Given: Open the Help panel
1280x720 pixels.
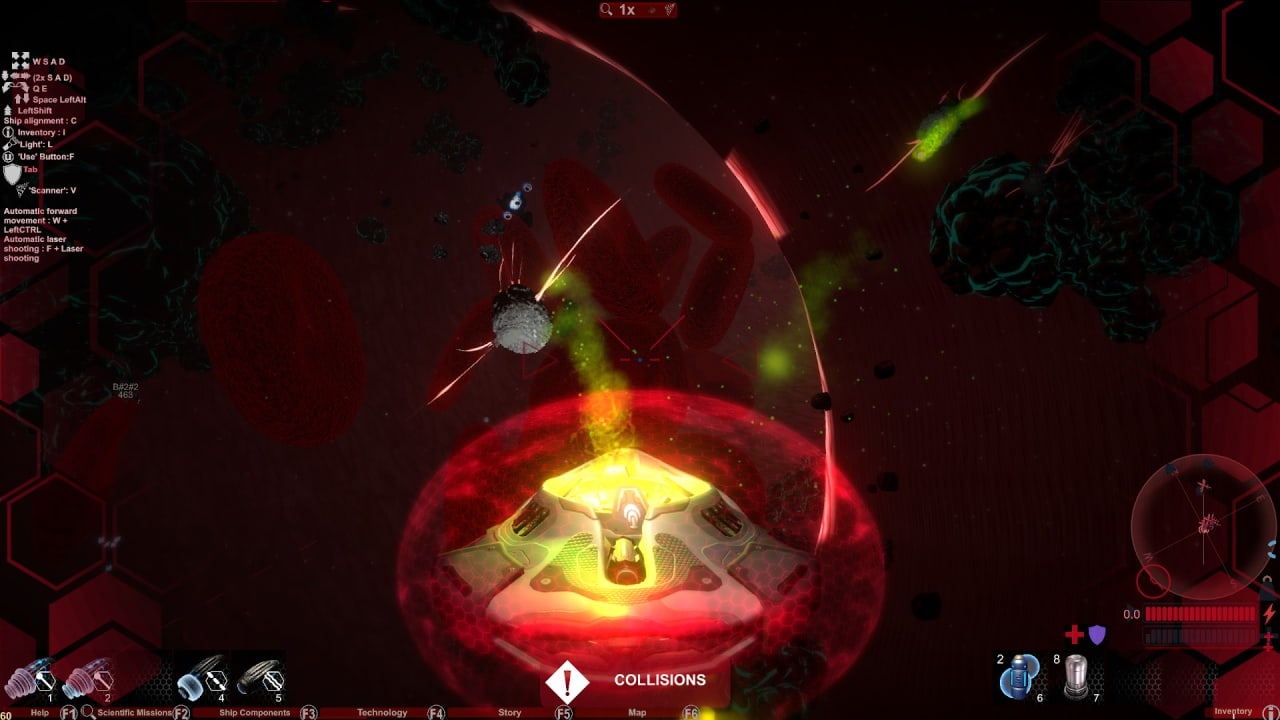Looking at the screenshot, I should 40,713.
